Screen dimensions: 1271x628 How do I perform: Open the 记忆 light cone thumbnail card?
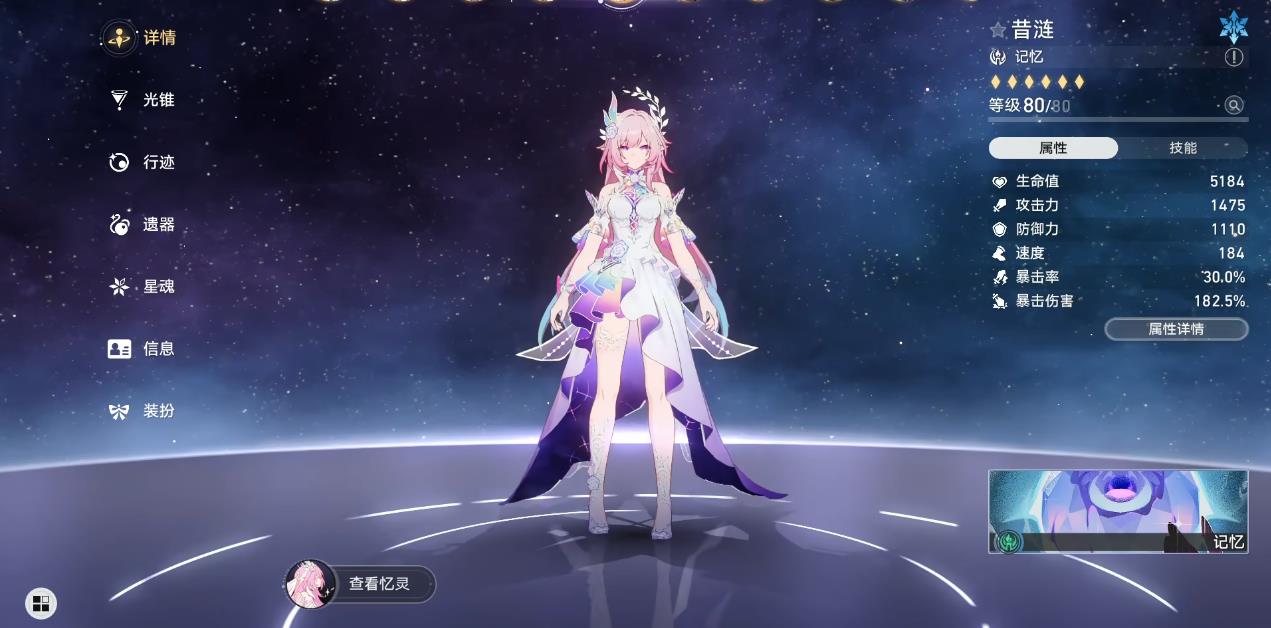point(1118,512)
